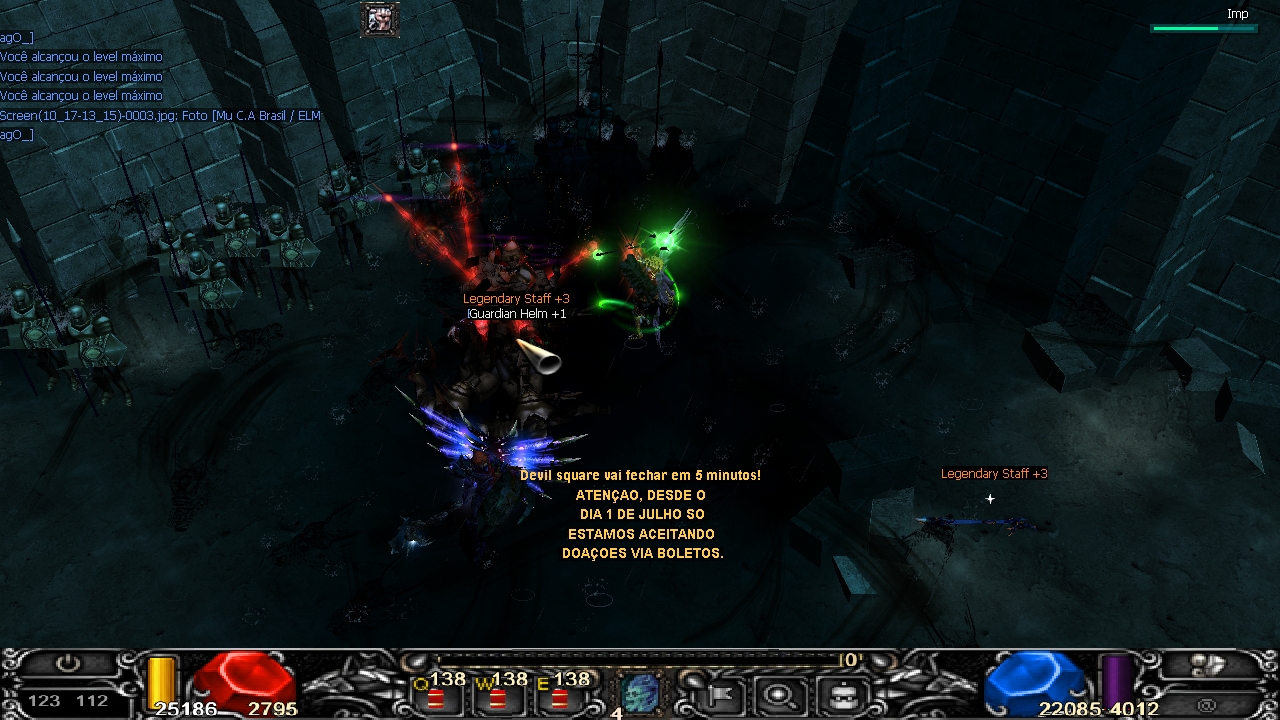The image size is (1280, 720).
Task: Click the winged orb button above the @ button
Action: click(1208, 664)
